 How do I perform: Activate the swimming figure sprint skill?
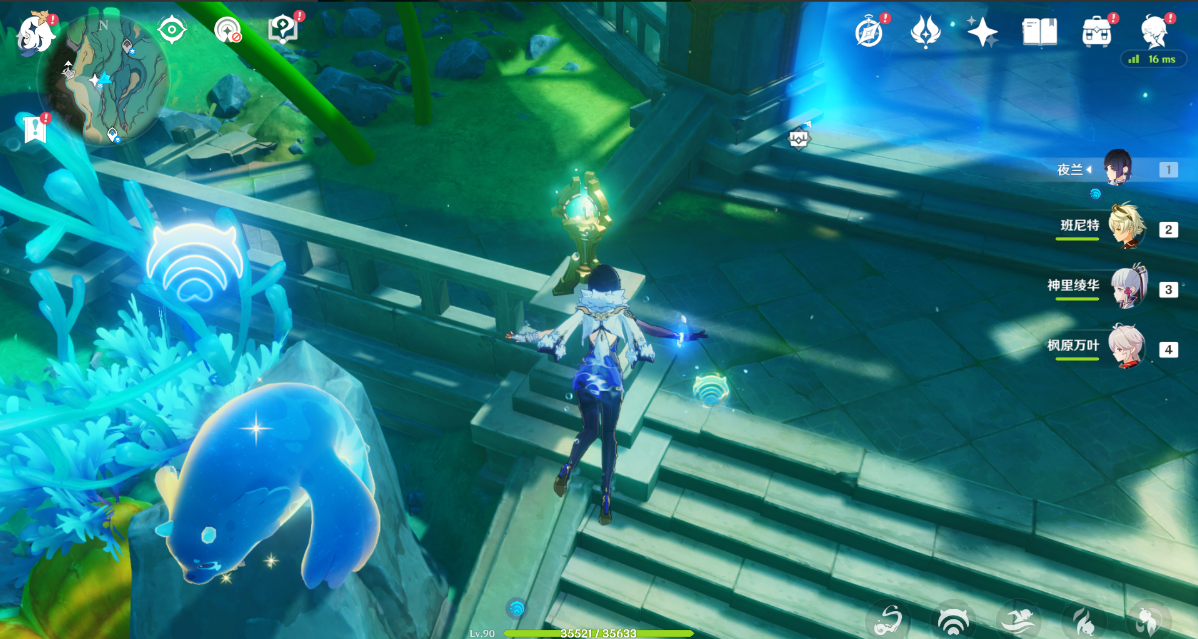[x=1019, y=622]
